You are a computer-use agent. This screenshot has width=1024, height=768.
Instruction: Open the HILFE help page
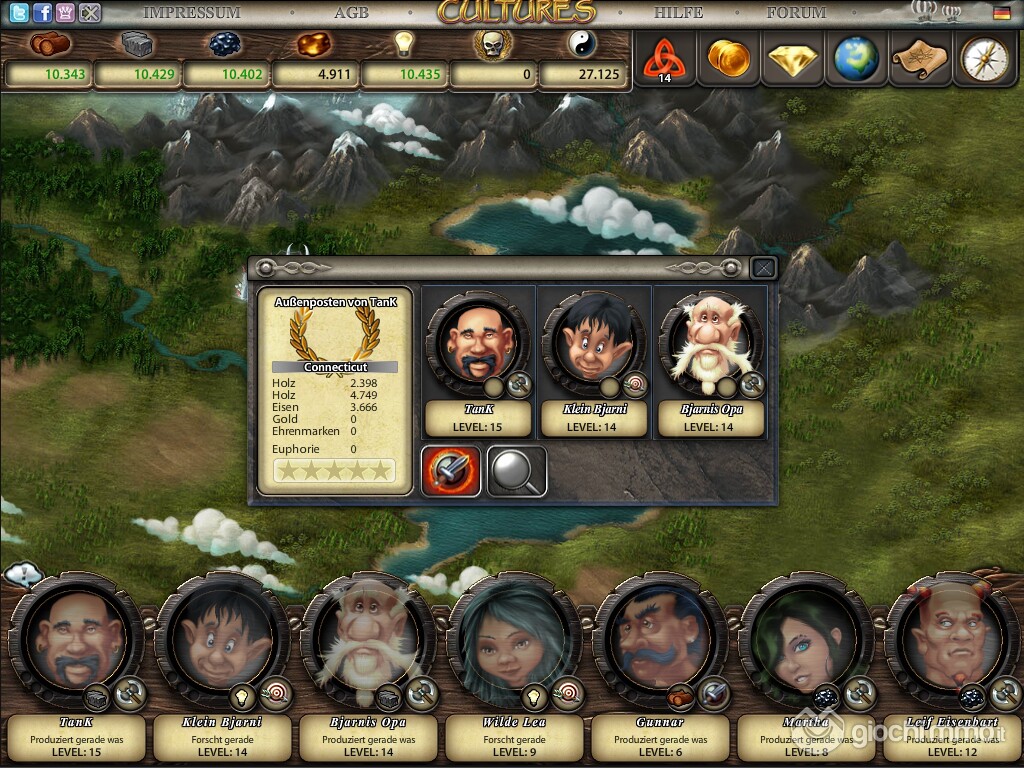679,13
